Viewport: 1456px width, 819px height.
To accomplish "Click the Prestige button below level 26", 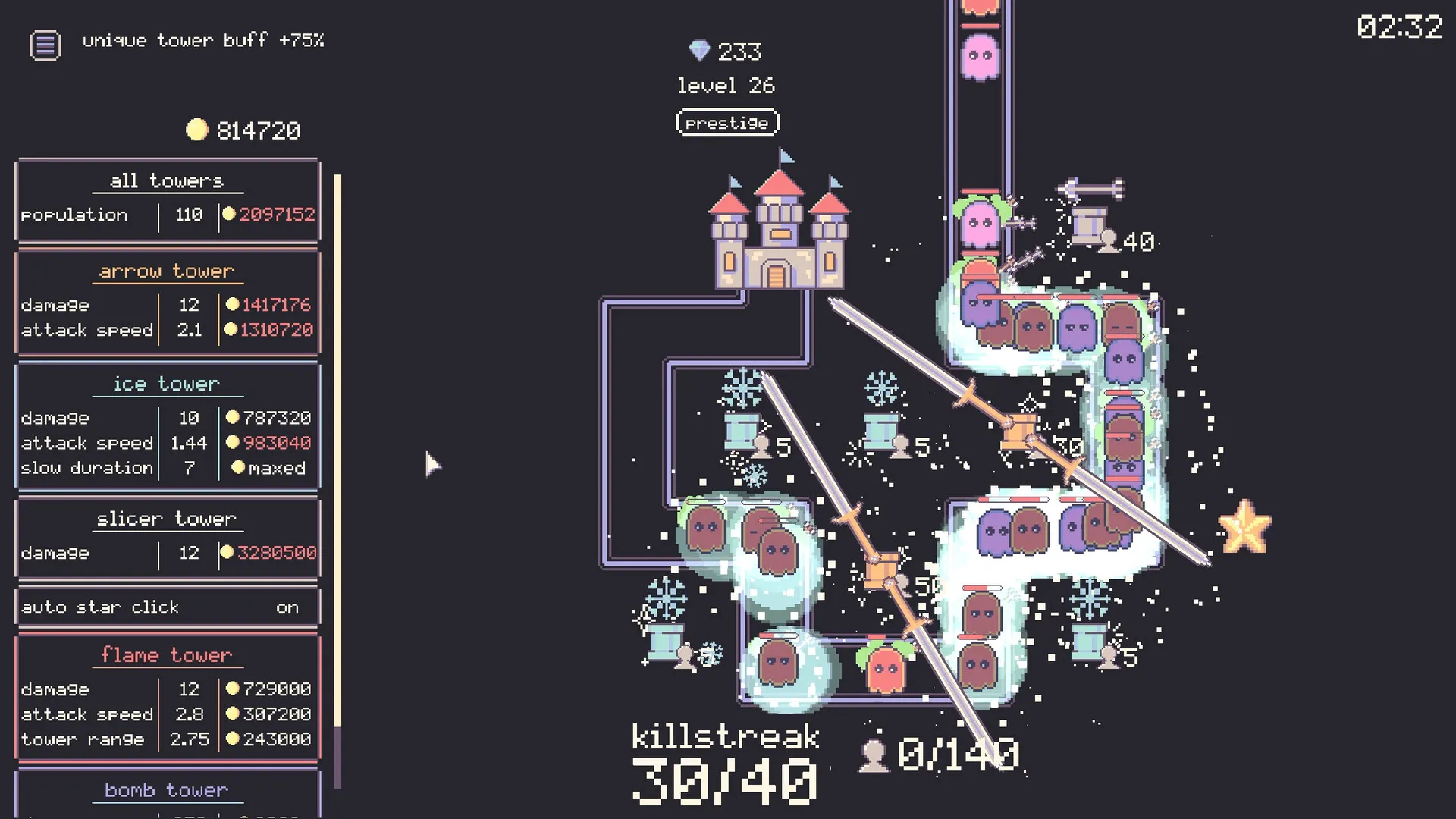I will coord(726,122).
